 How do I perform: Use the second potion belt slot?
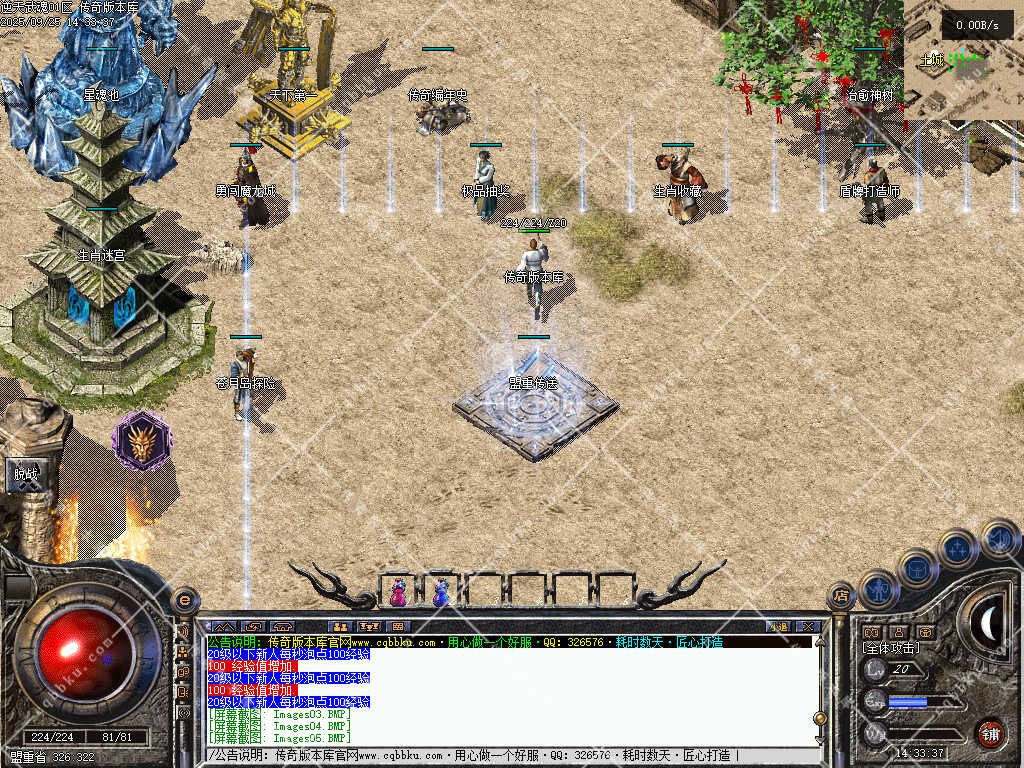coord(441,592)
